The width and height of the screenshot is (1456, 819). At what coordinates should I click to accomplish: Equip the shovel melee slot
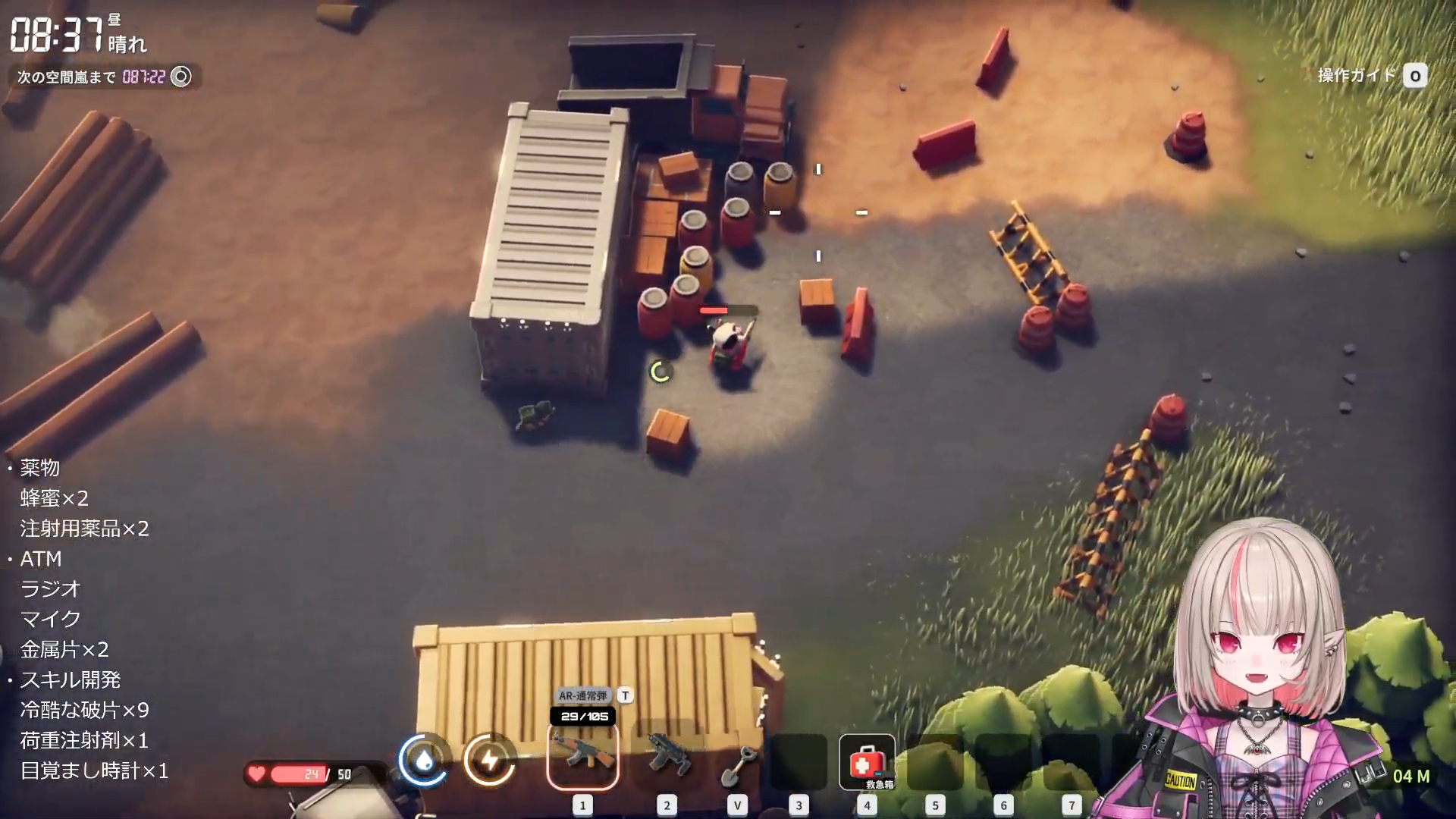[x=737, y=764]
